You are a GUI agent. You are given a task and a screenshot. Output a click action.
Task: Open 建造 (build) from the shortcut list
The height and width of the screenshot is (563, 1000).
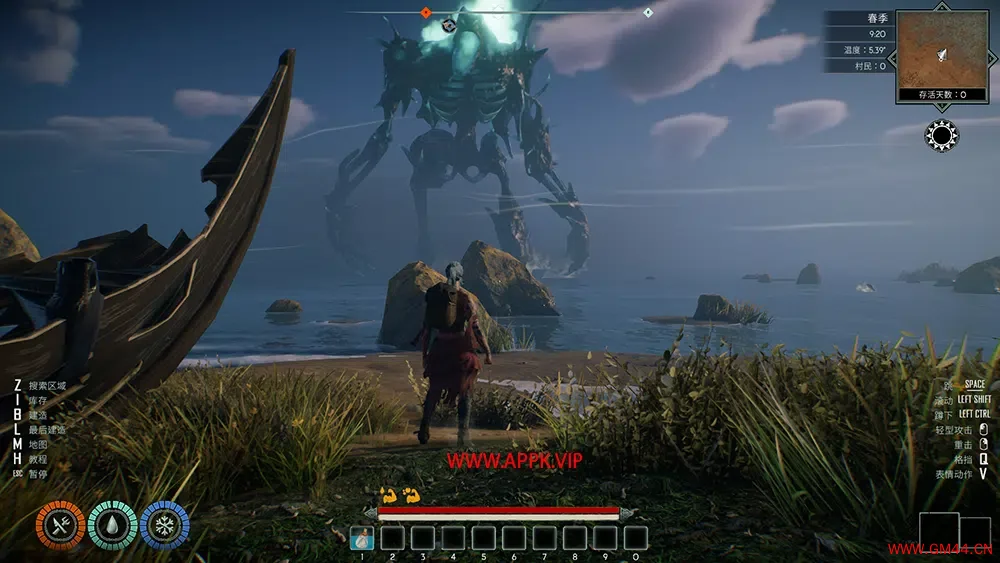(x=38, y=414)
